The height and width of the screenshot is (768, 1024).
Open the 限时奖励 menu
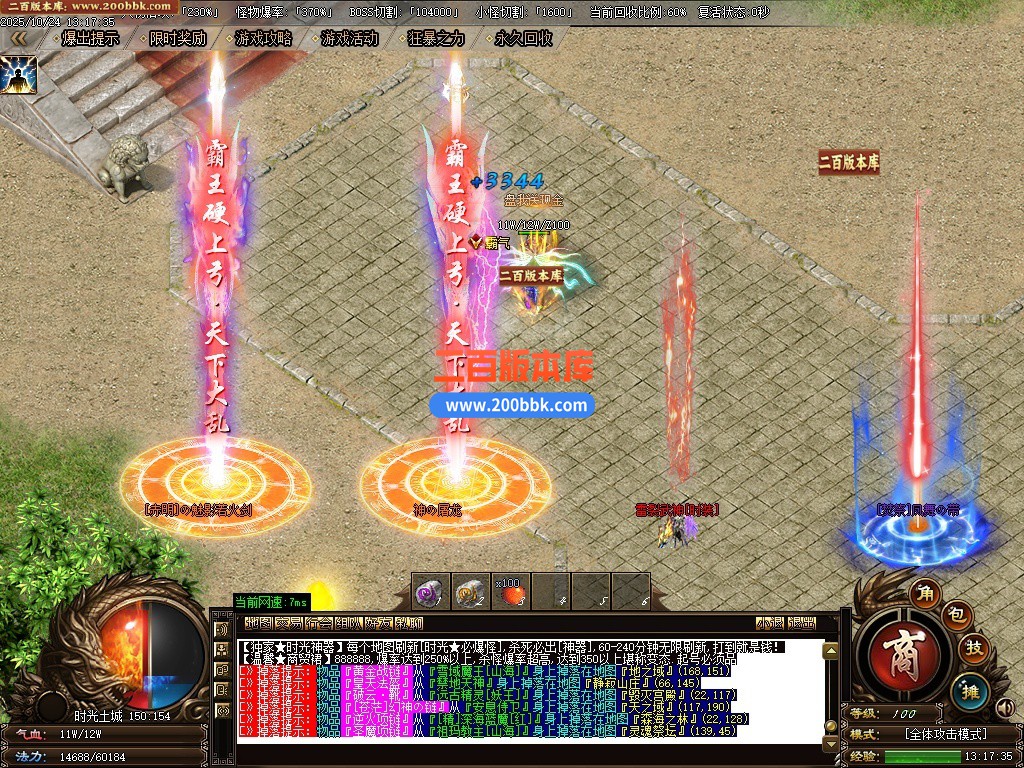177,39
